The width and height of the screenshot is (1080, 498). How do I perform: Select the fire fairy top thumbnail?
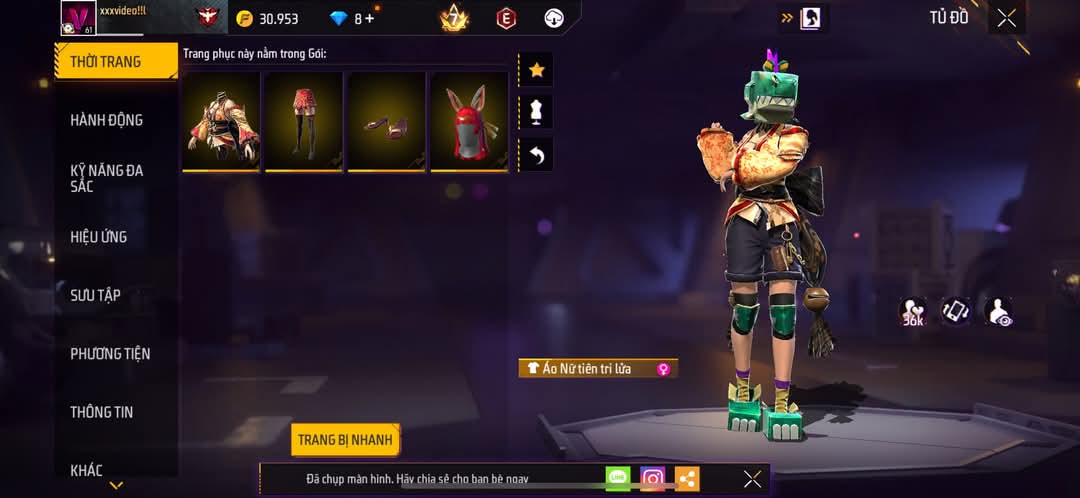tap(221, 120)
